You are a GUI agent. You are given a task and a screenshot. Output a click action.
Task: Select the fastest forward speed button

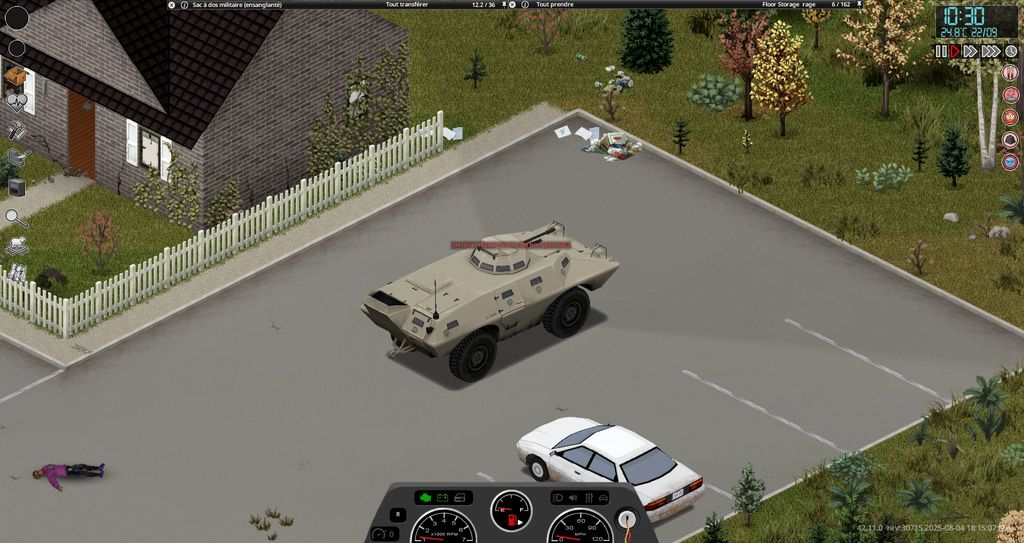990,51
